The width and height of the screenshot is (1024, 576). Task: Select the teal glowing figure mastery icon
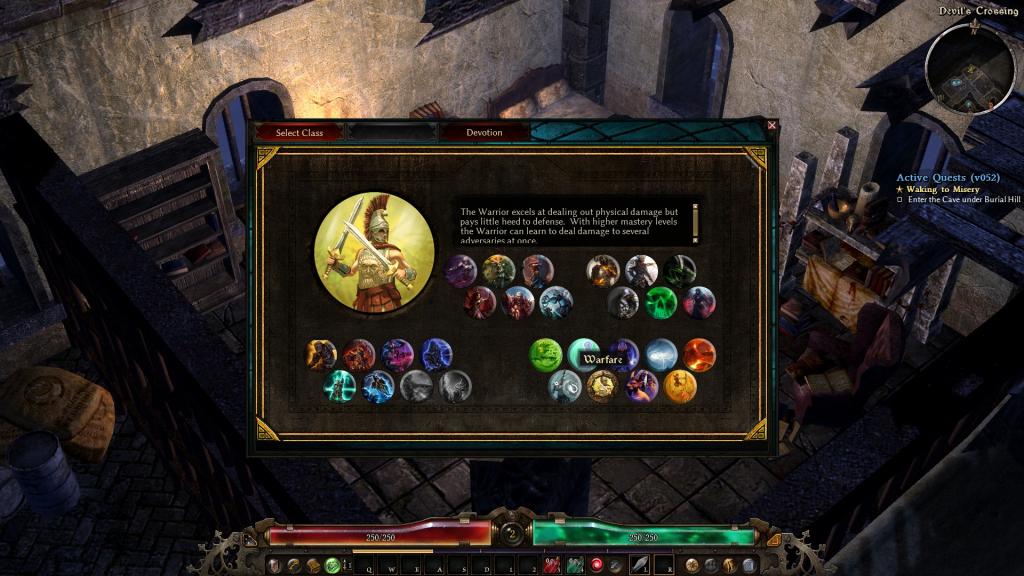[x=340, y=386]
